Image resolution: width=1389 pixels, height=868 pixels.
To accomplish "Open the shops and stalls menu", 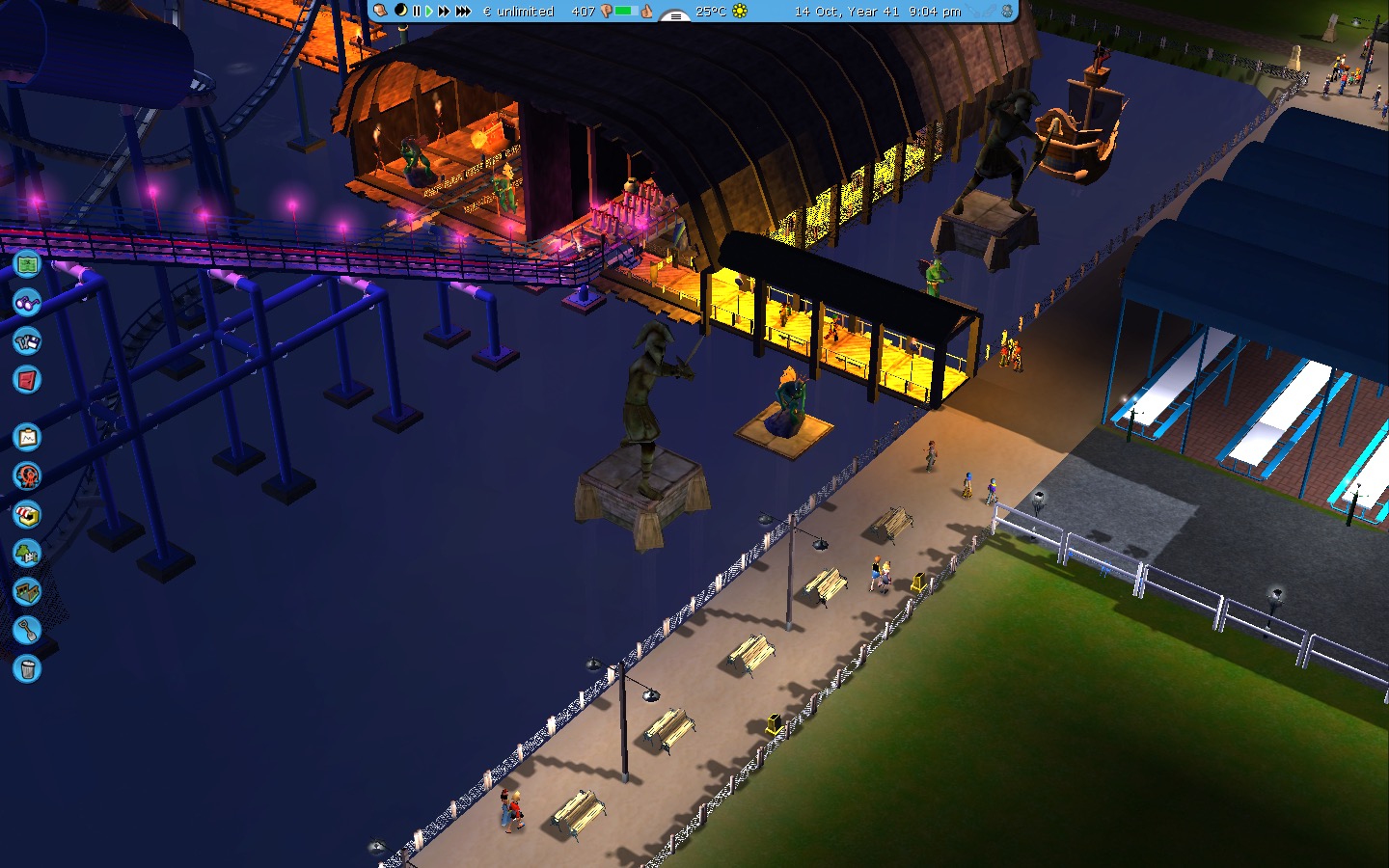I will (27, 514).
